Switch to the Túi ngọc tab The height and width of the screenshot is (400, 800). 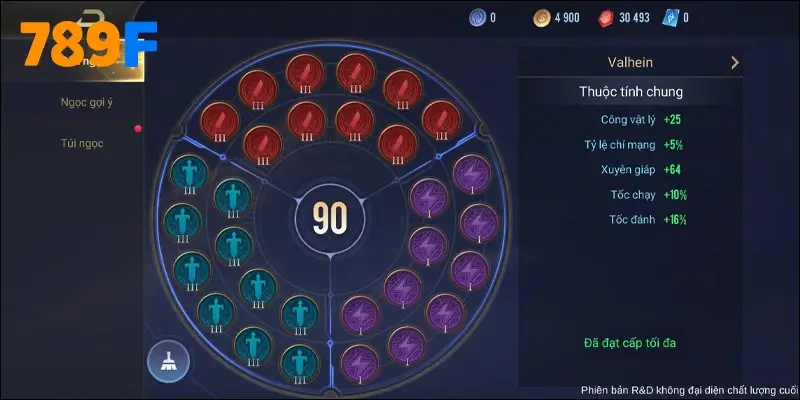pos(81,143)
